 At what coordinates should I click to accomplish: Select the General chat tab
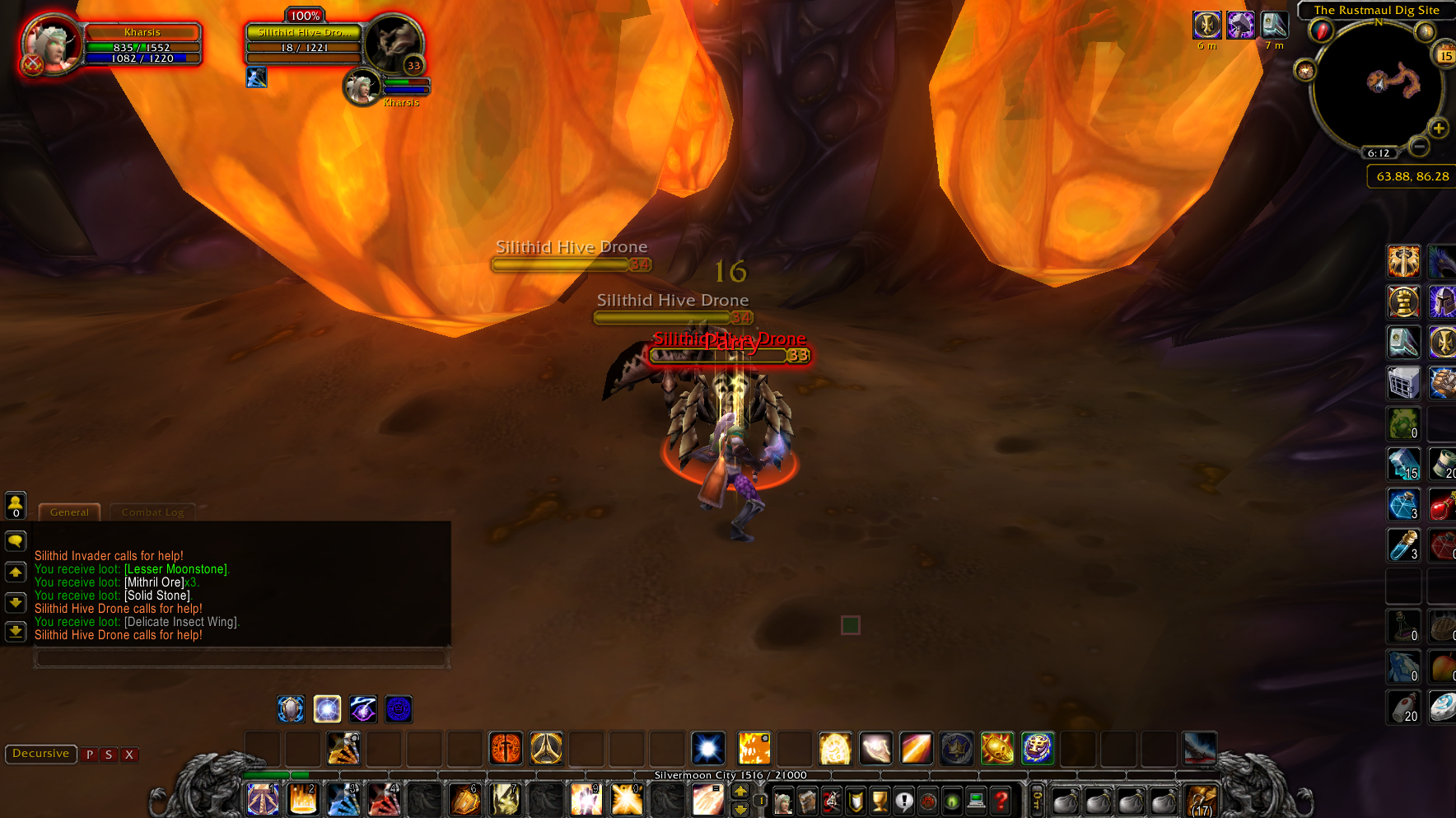(x=69, y=512)
